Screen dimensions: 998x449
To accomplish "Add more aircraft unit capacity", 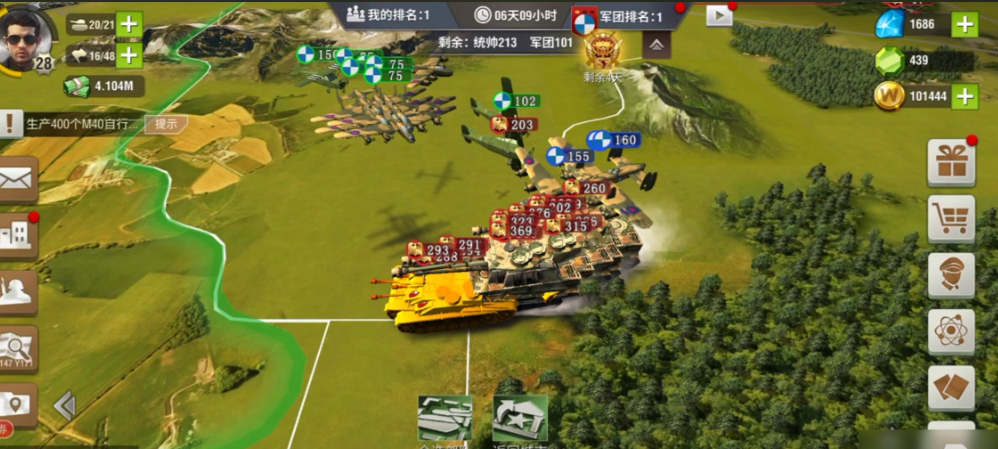I will coord(129,55).
